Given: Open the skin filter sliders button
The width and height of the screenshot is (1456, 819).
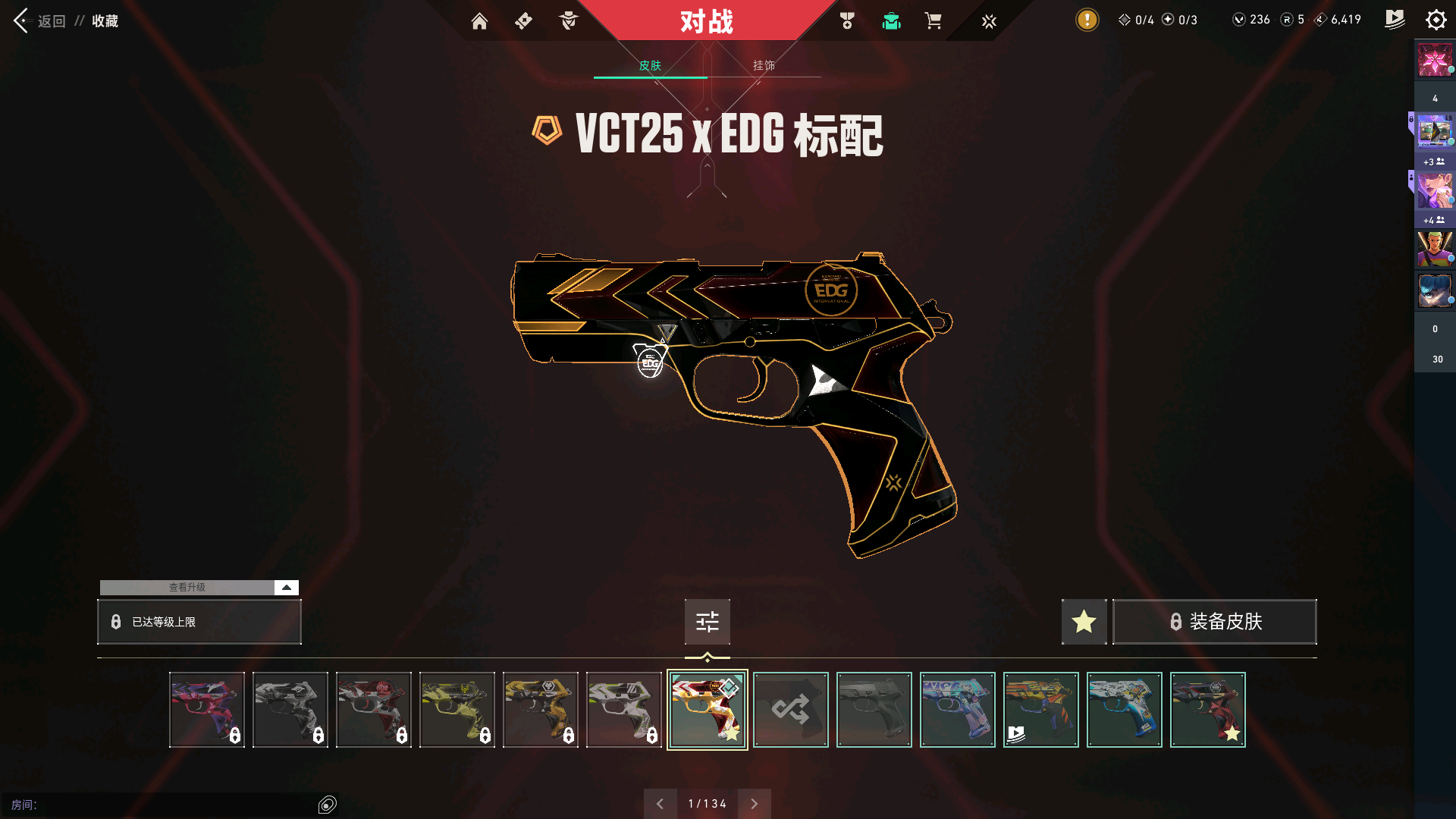Looking at the screenshot, I should coord(707,622).
